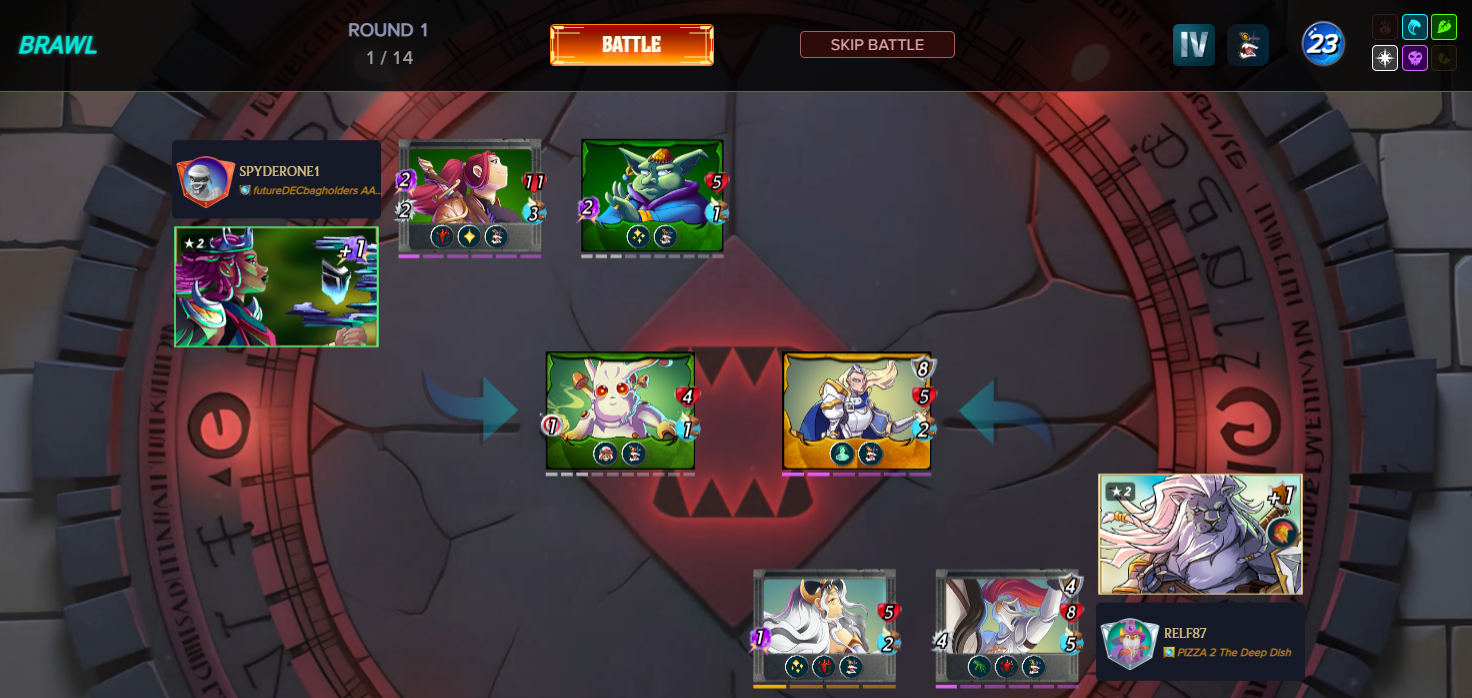
Task: Select the green Earth leaf icon
Action: tap(1443, 27)
